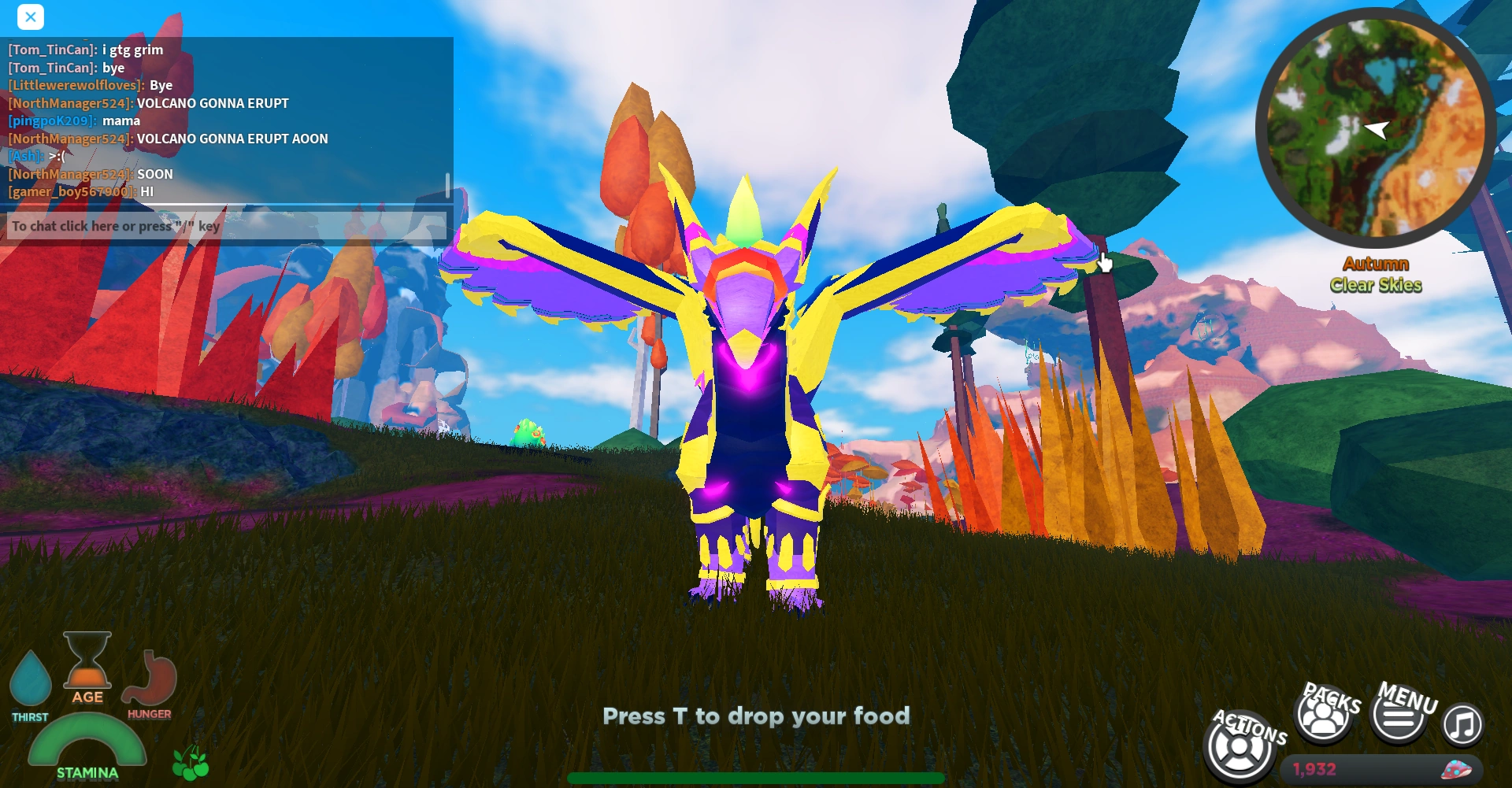Click the Autumn Clear Skies weather label

[1378, 276]
